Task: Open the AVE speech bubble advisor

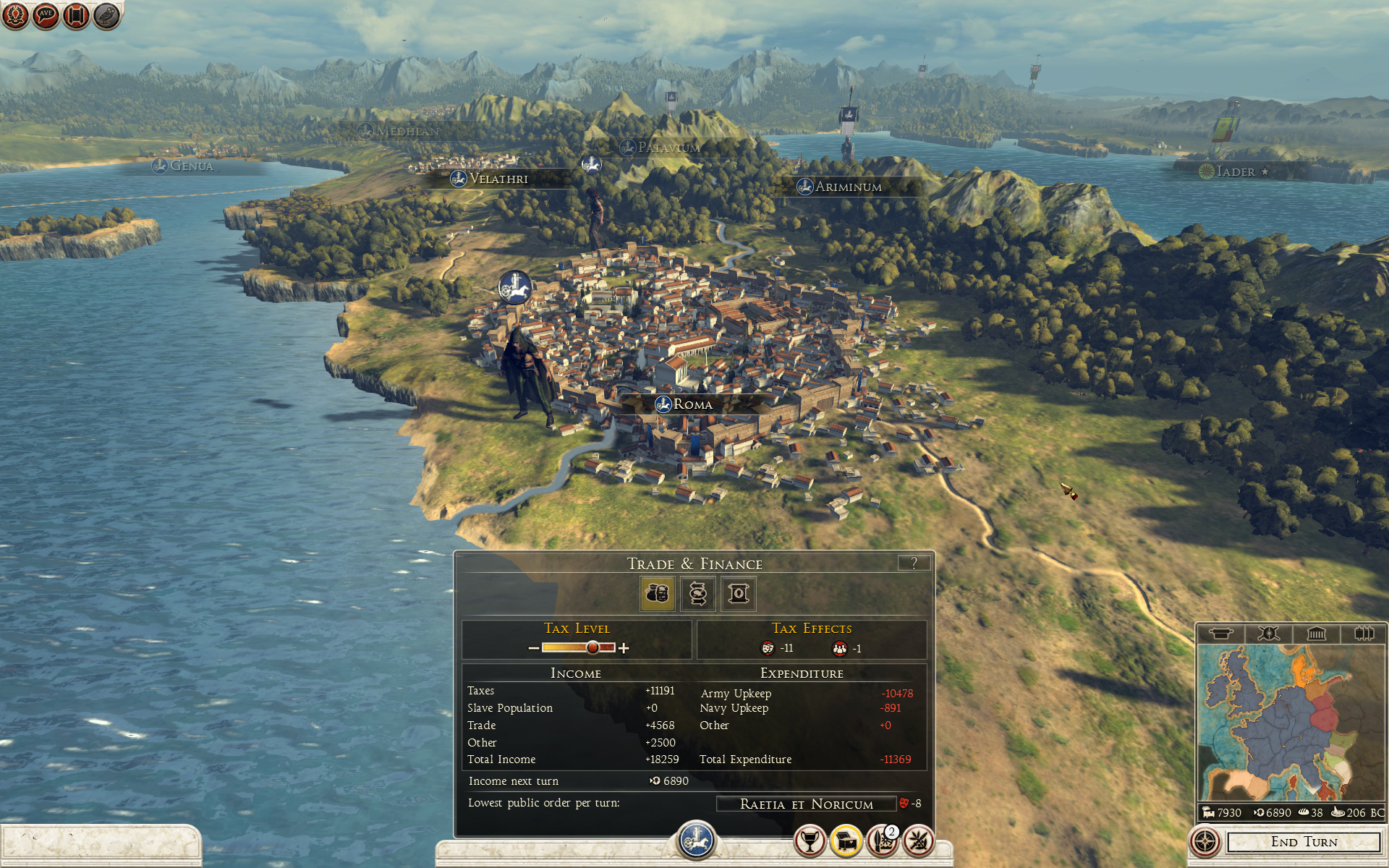Action: click(x=46, y=15)
